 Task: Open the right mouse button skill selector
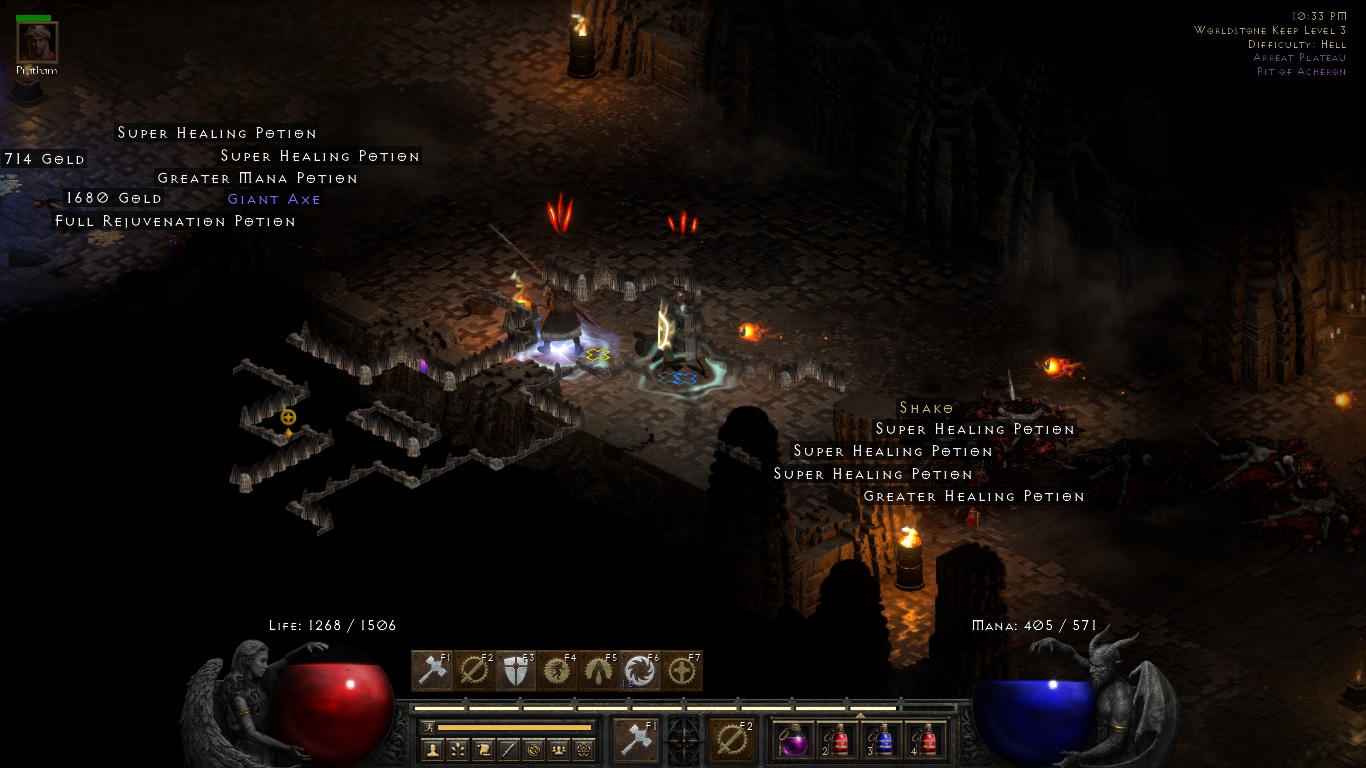coord(732,741)
